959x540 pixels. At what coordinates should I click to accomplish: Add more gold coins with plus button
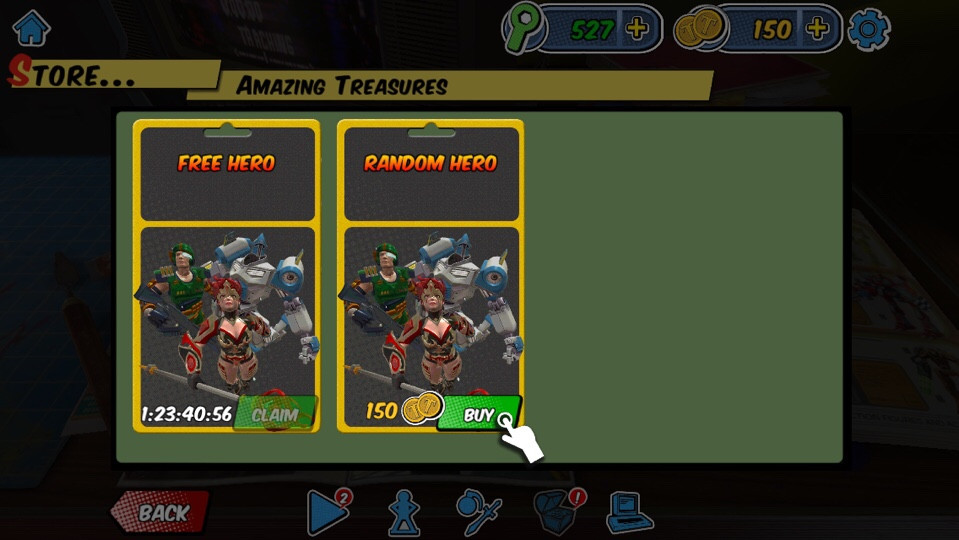point(817,29)
